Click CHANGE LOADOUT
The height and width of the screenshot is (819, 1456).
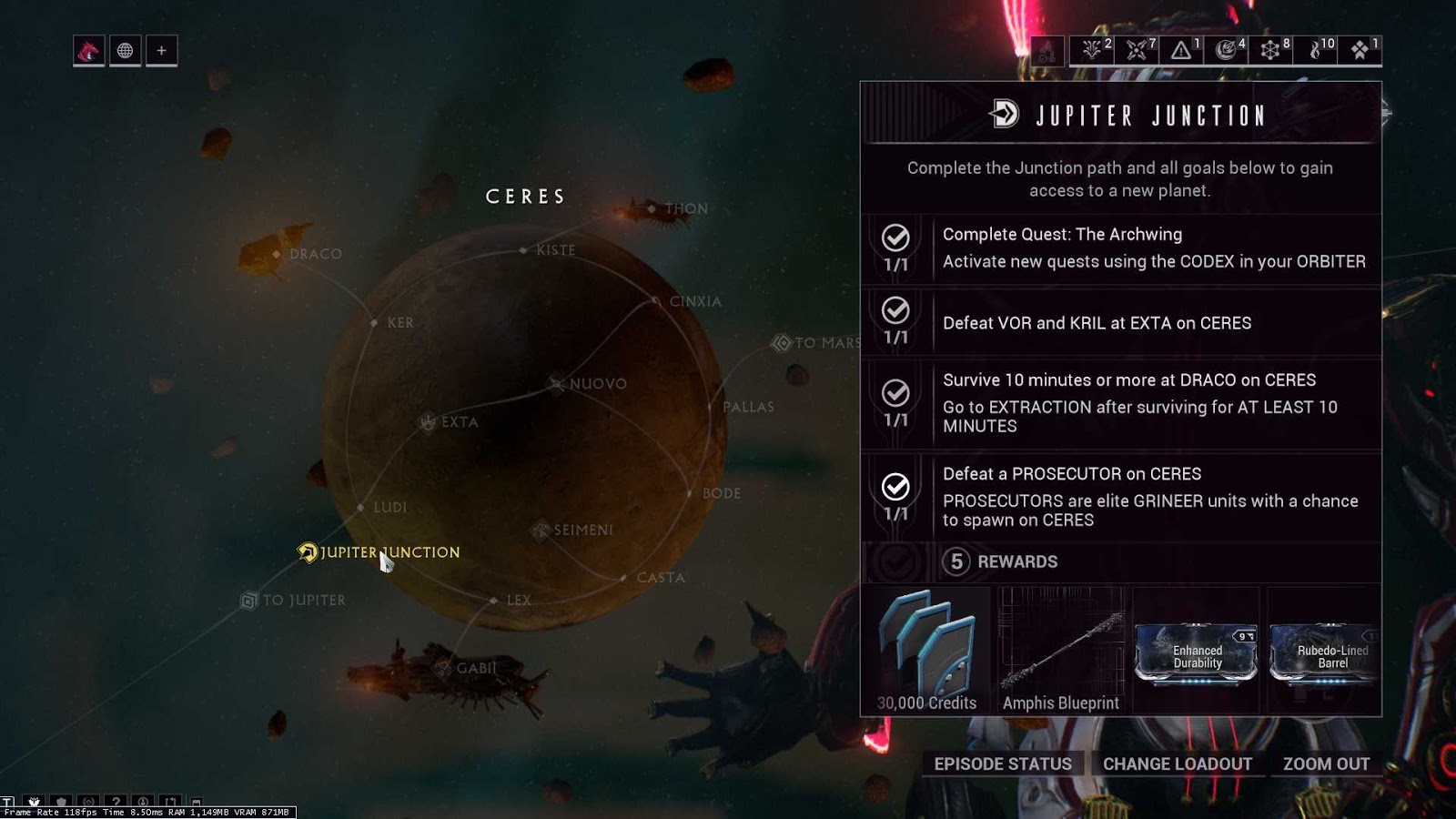pyautogui.click(x=1178, y=764)
